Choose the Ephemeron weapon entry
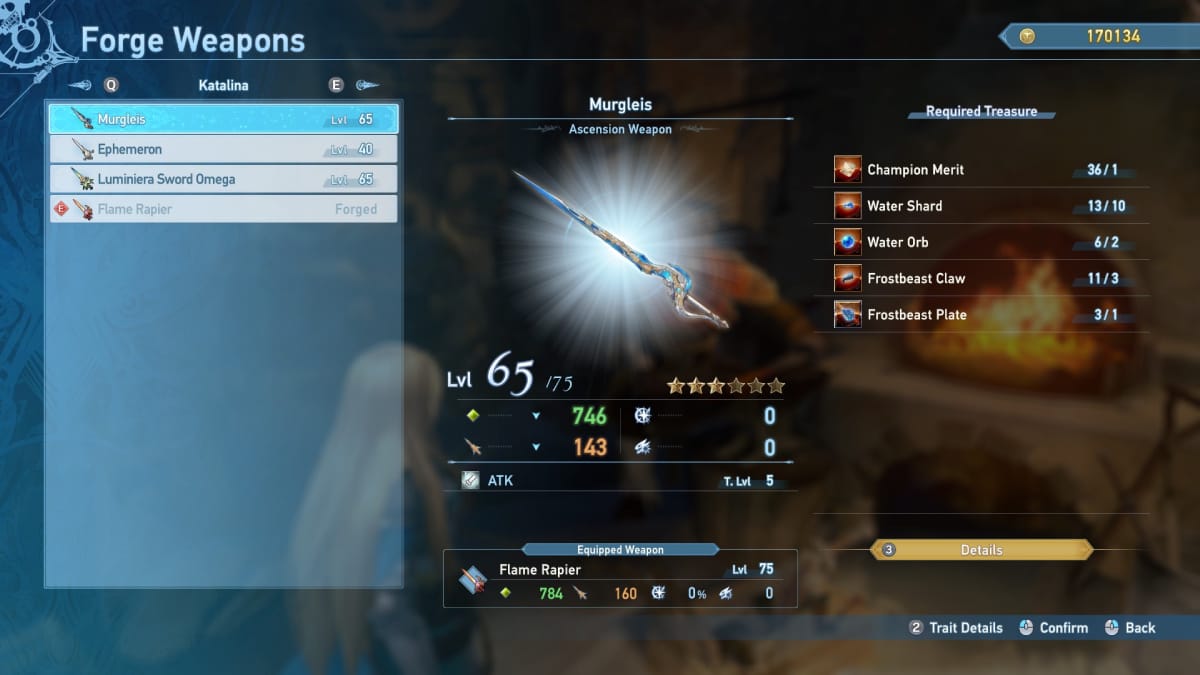This screenshot has height=675, width=1200. coord(223,150)
